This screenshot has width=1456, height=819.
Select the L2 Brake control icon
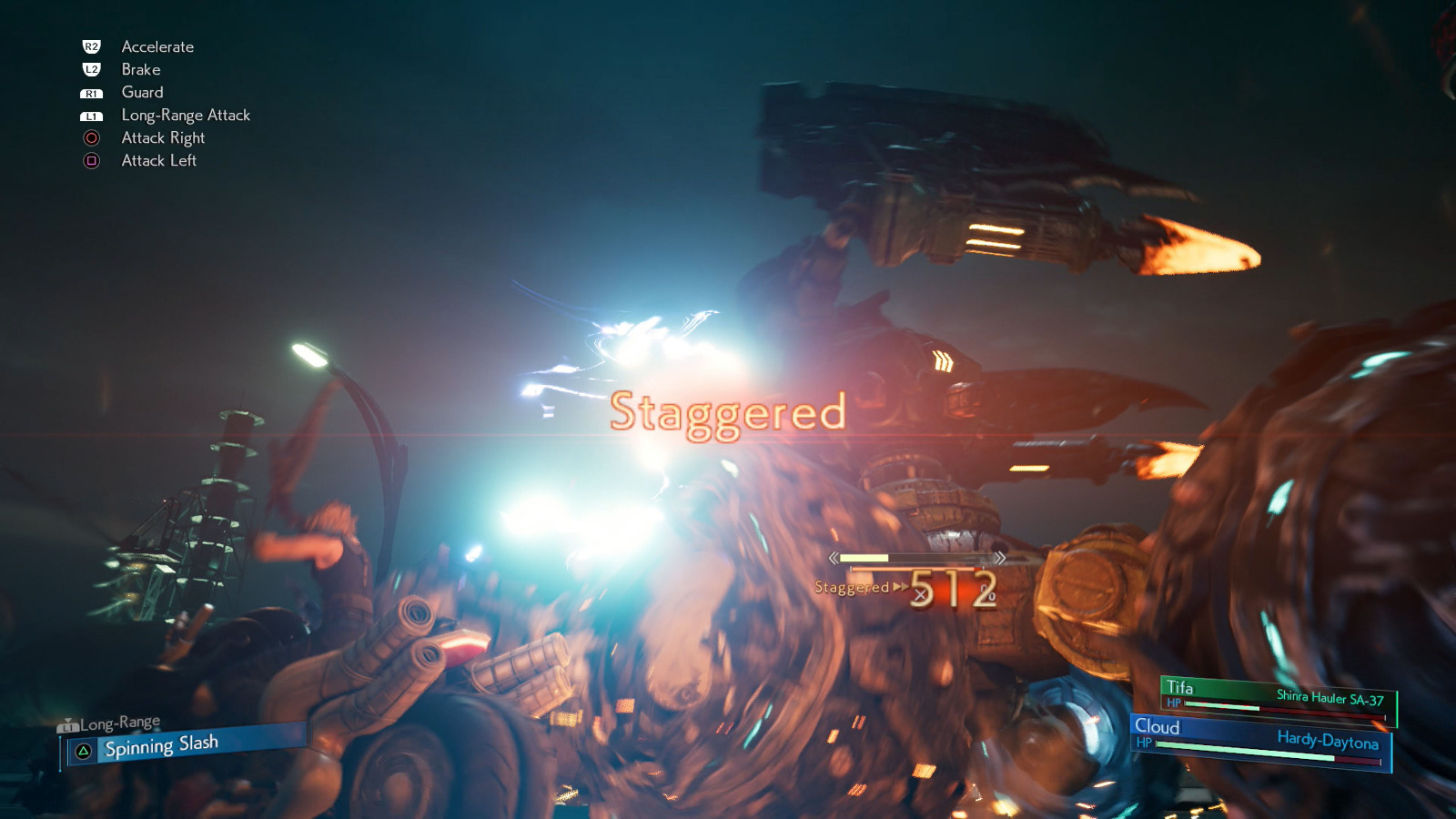[x=90, y=69]
